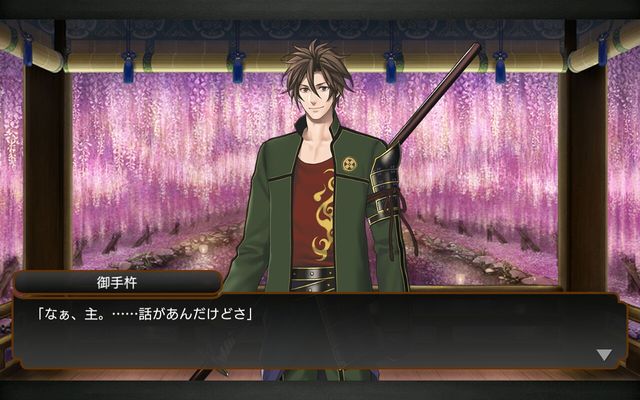Advance dialogue with the down arrow indicator
The height and width of the screenshot is (400, 640).
(x=603, y=354)
